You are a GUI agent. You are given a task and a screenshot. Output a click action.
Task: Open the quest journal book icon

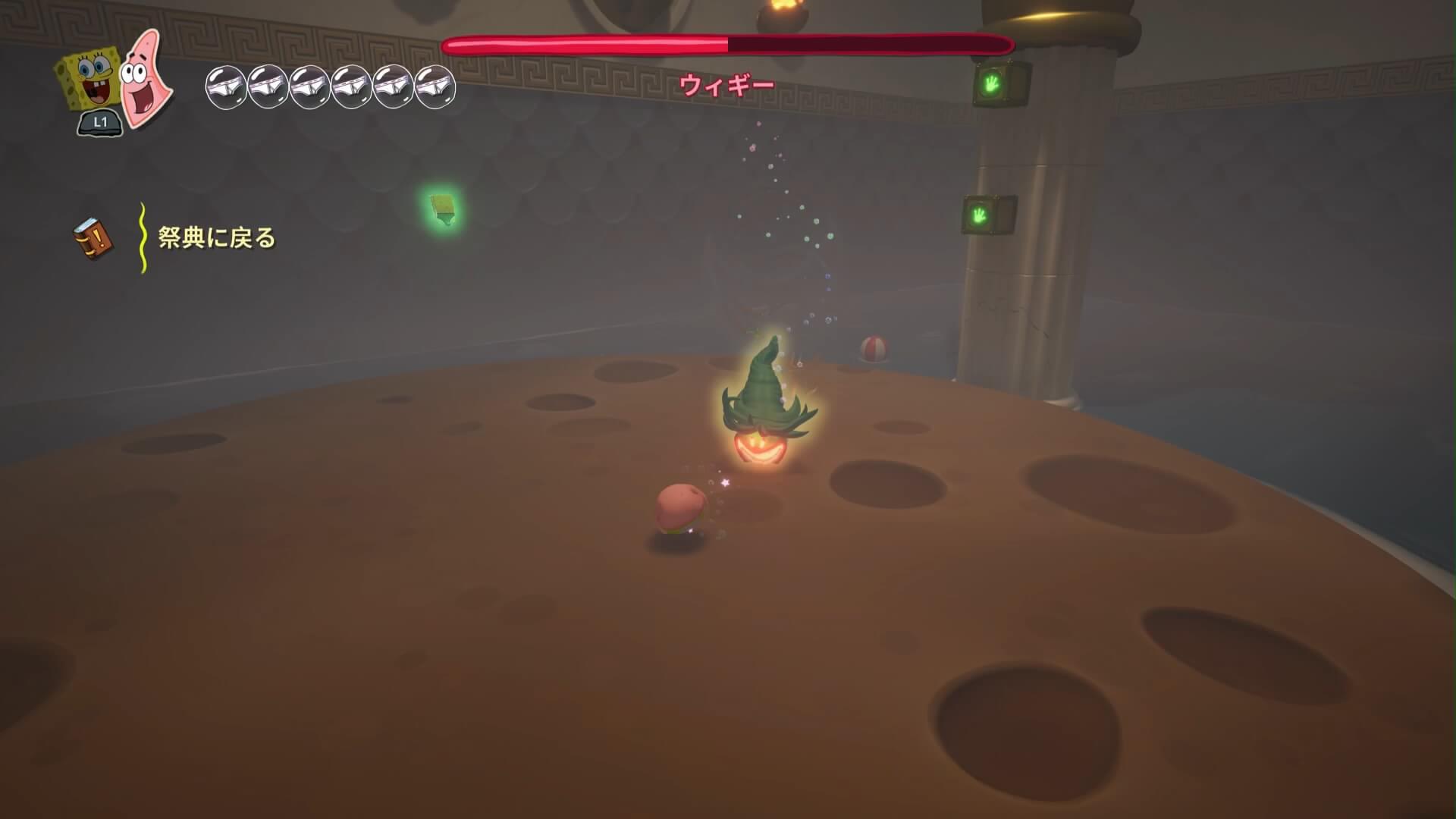tap(95, 239)
